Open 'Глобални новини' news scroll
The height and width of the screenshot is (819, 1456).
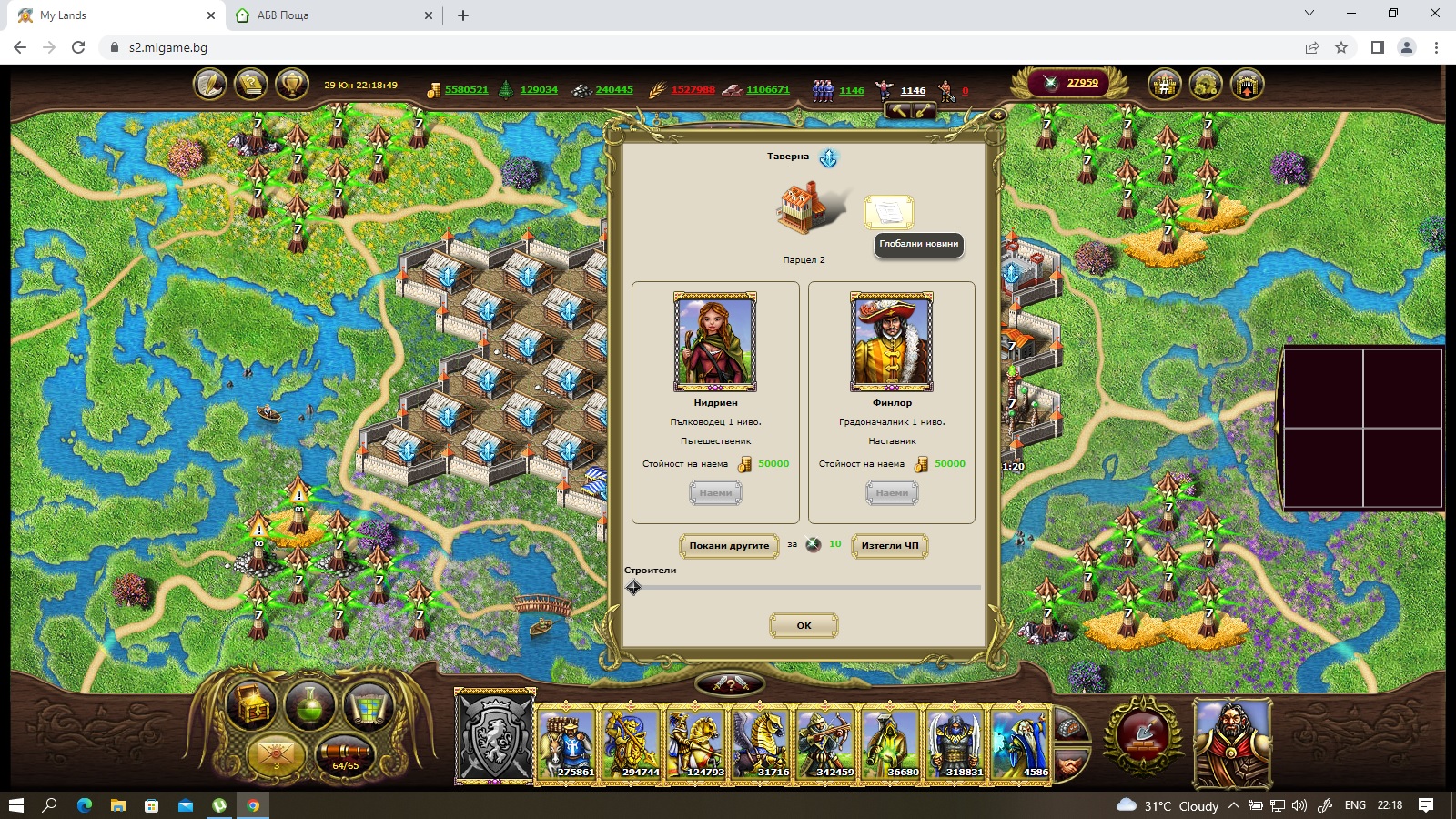(888, 213)
